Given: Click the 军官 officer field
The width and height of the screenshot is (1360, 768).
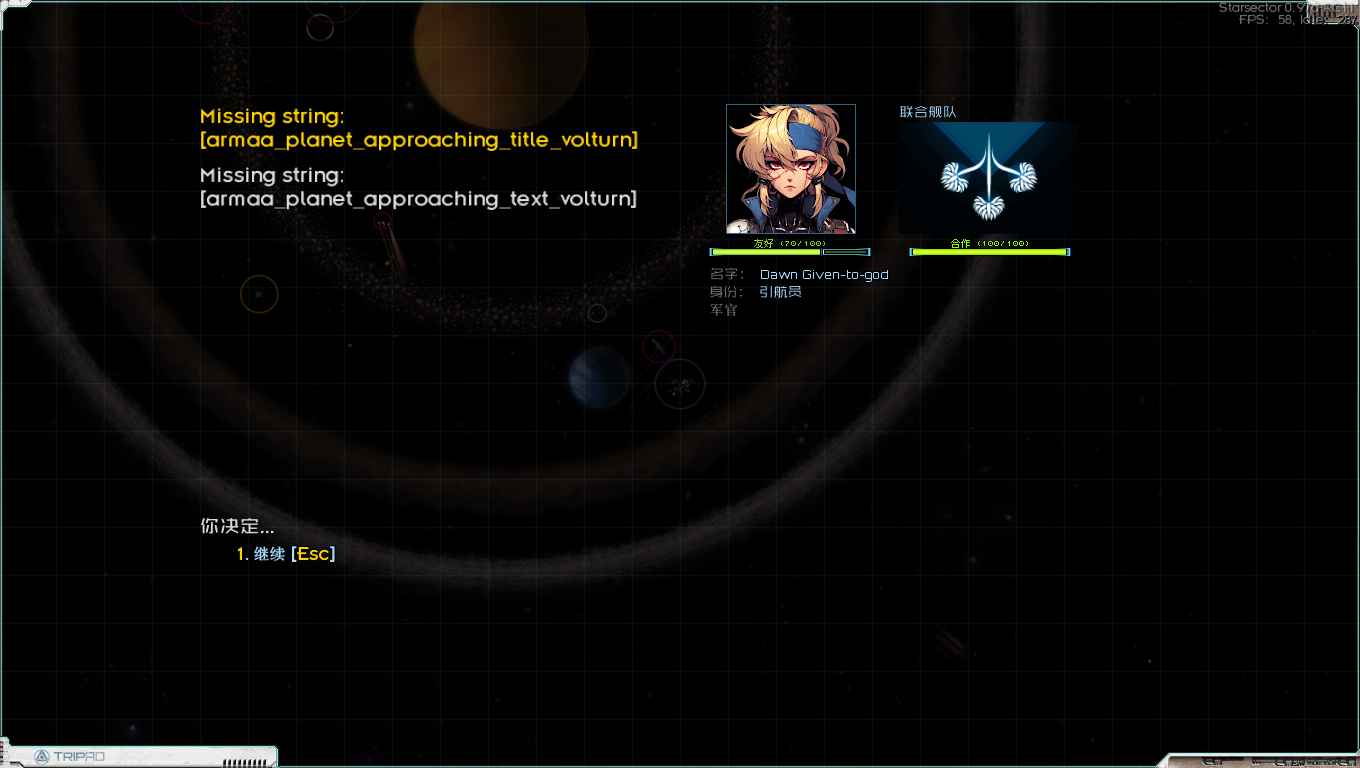Looking at the screenshot, I should (x=723, y=310).
